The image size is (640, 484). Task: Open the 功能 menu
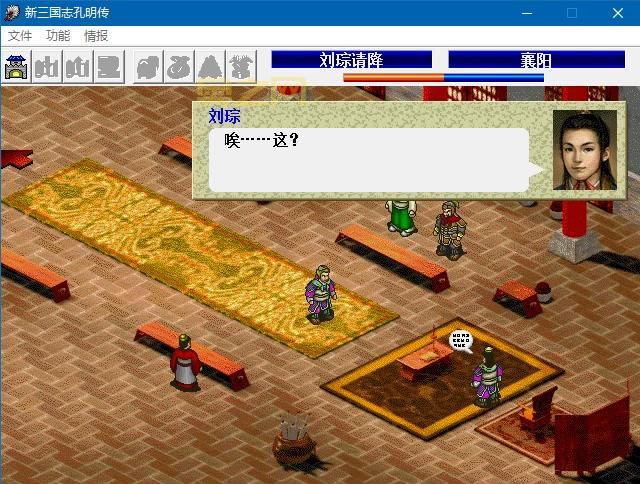58,35
